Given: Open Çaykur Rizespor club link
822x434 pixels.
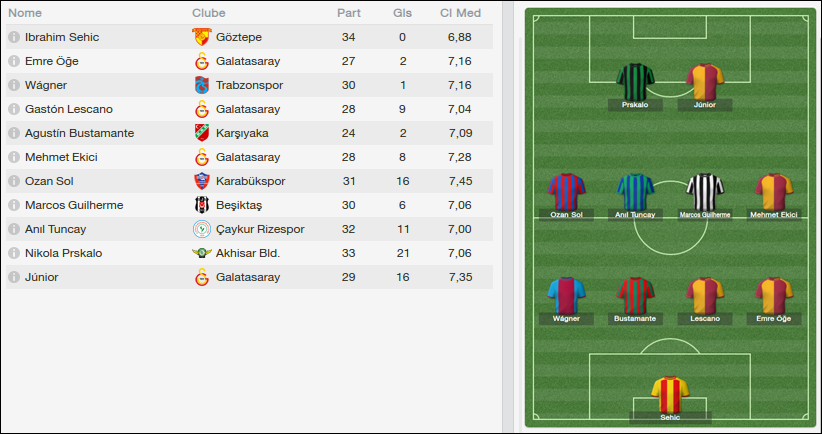Looking at the screenshot, I should tap(259, 229).
